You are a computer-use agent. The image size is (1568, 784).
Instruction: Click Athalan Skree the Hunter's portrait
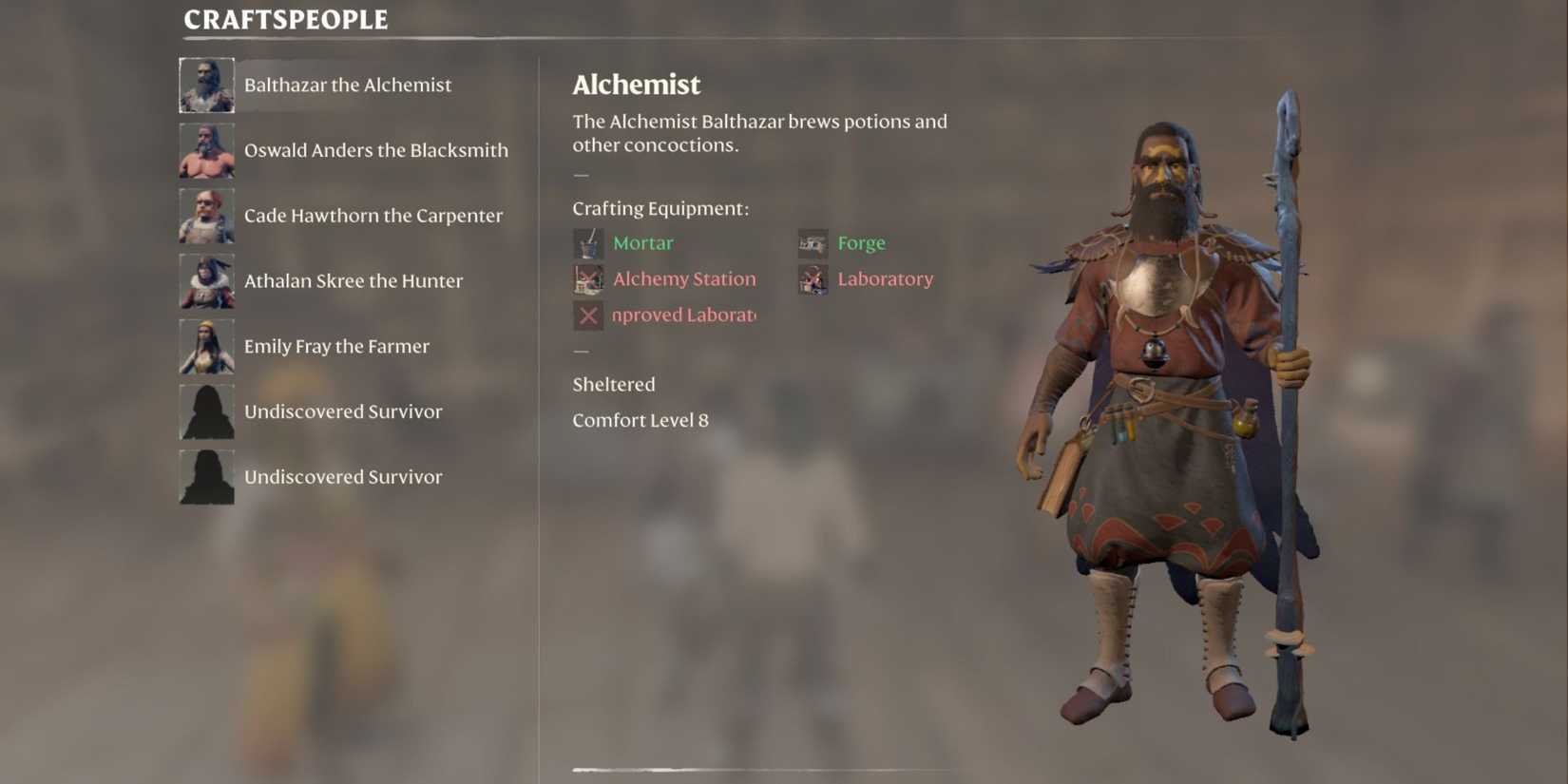tap(206, 280)
